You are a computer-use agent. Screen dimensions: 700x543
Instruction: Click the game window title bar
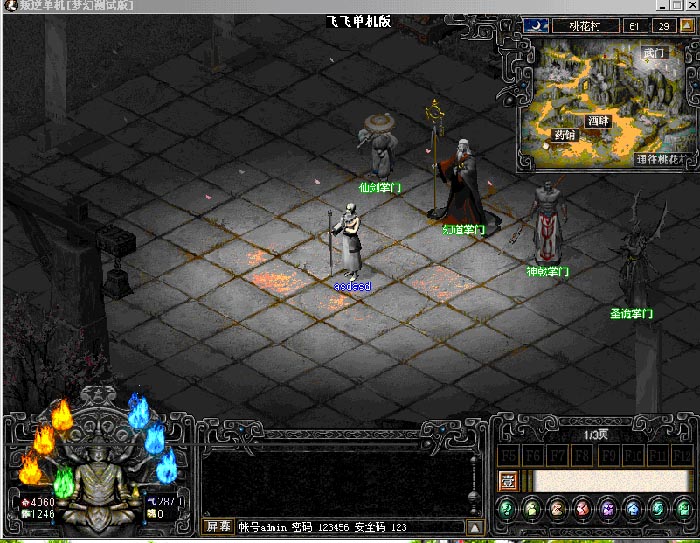[300, 6]
